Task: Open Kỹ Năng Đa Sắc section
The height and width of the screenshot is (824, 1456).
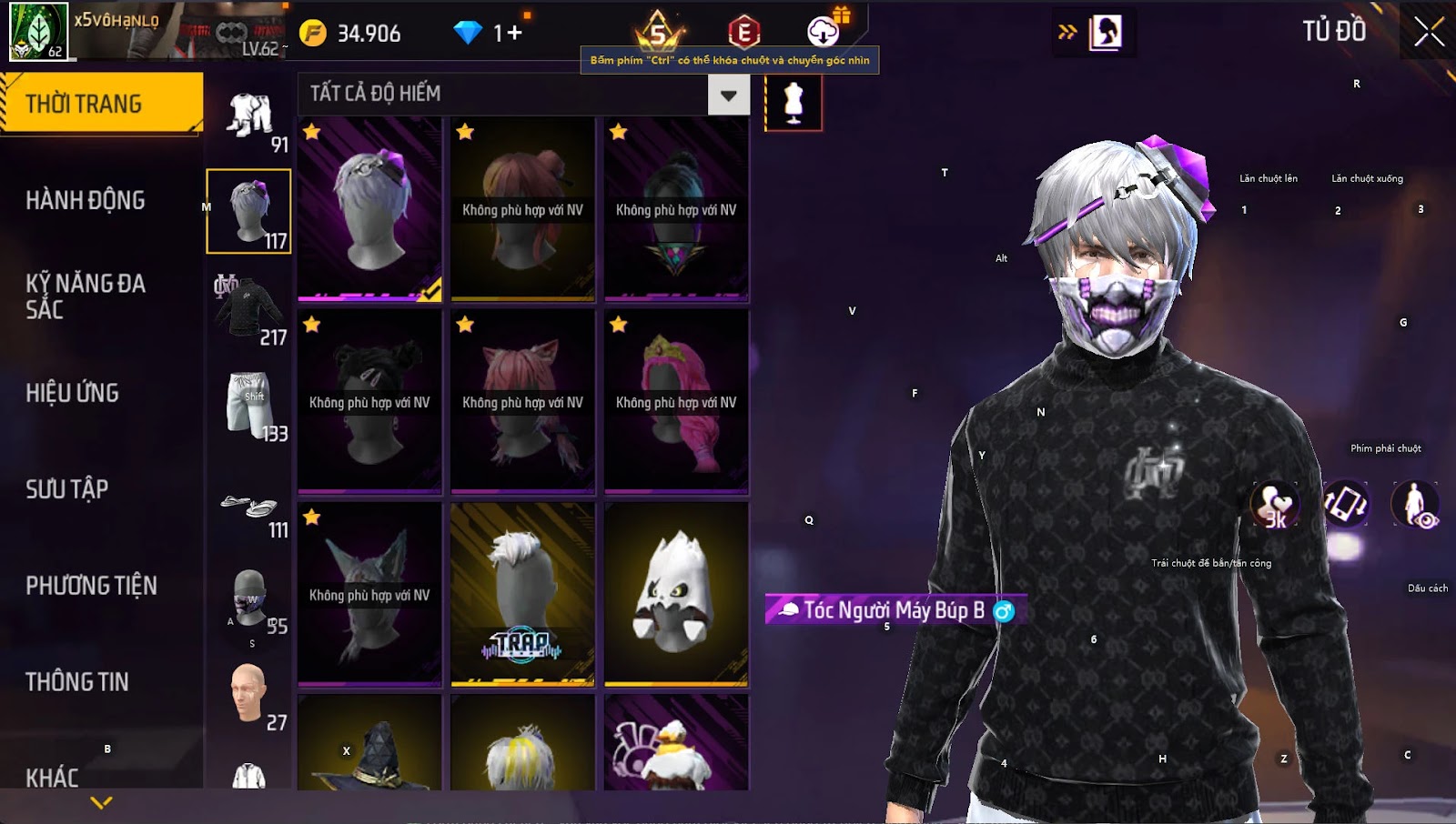Action: pyautogui.click(x=86, y=296)
